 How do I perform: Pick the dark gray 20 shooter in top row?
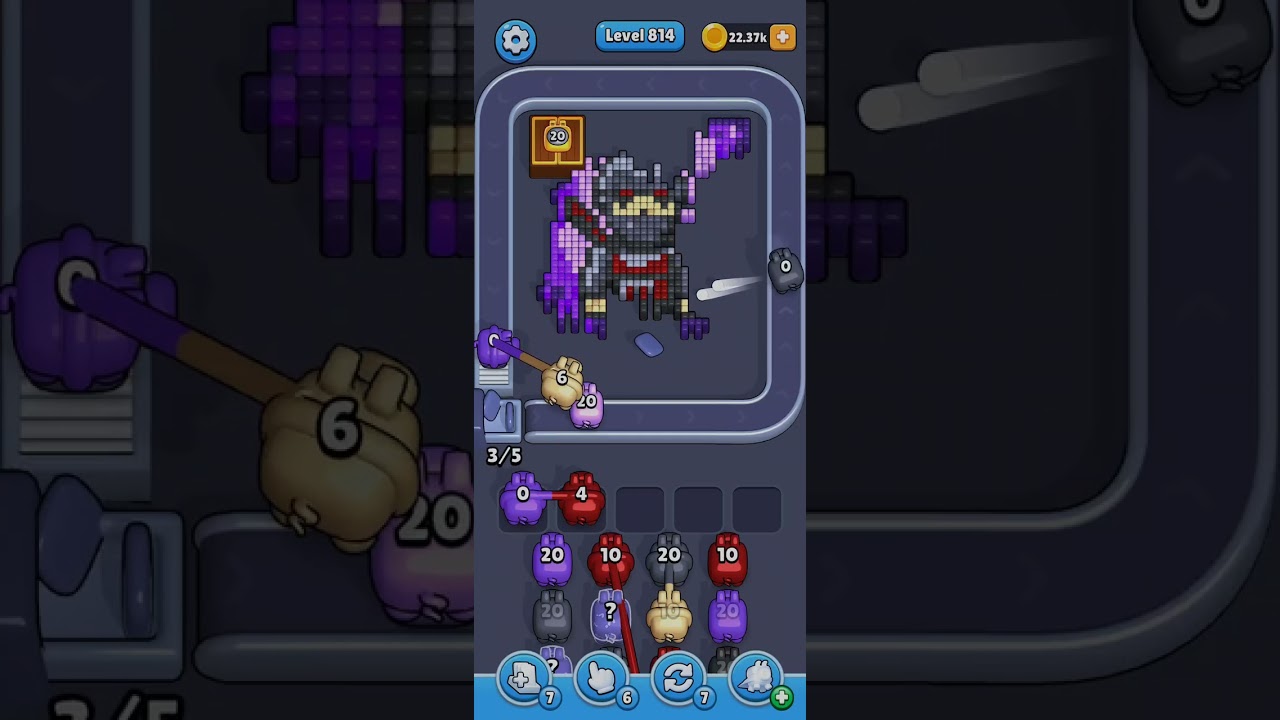click(x=669, y=560)
